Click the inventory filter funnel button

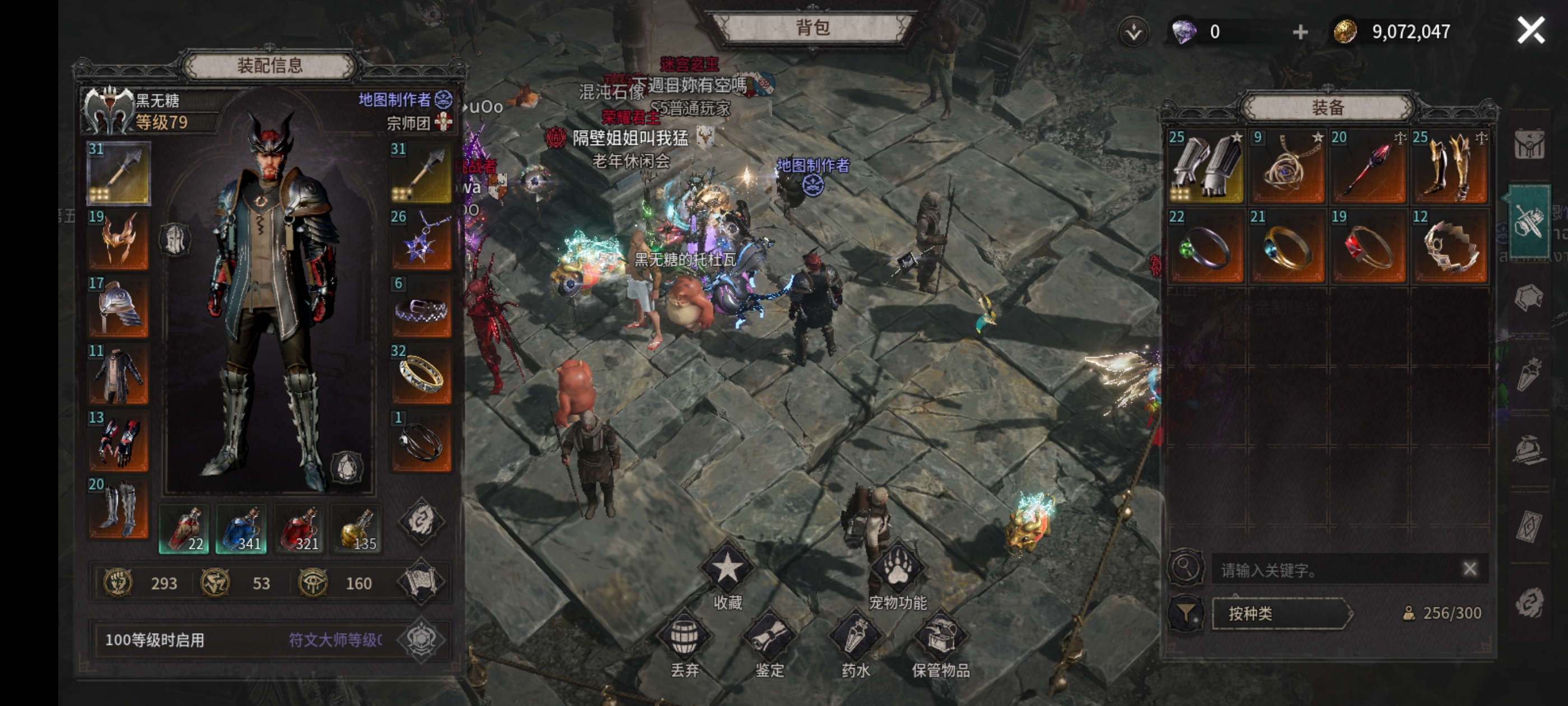pos(1185,613)
